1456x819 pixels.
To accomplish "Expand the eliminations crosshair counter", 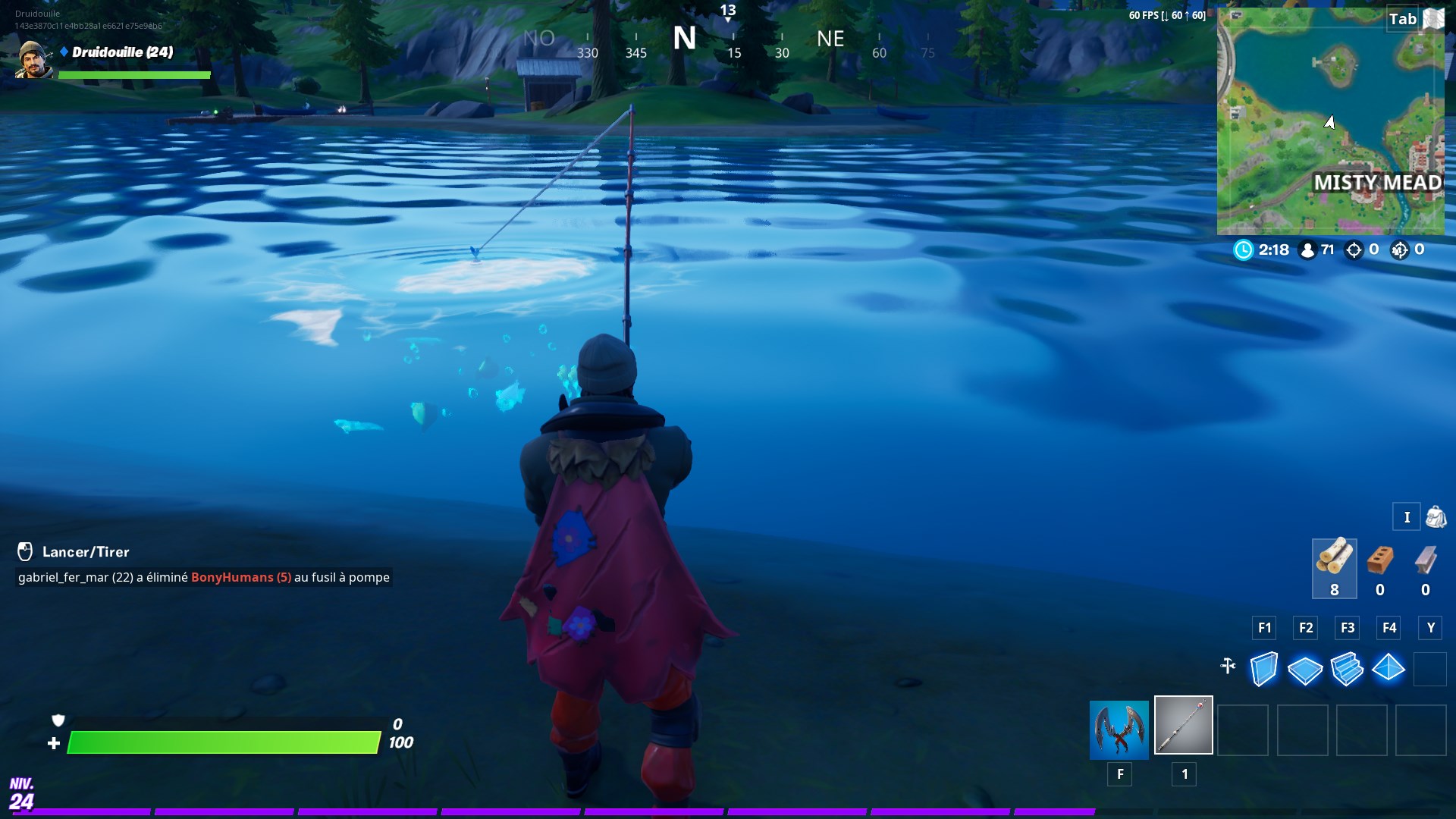I will coord(1356,249).
